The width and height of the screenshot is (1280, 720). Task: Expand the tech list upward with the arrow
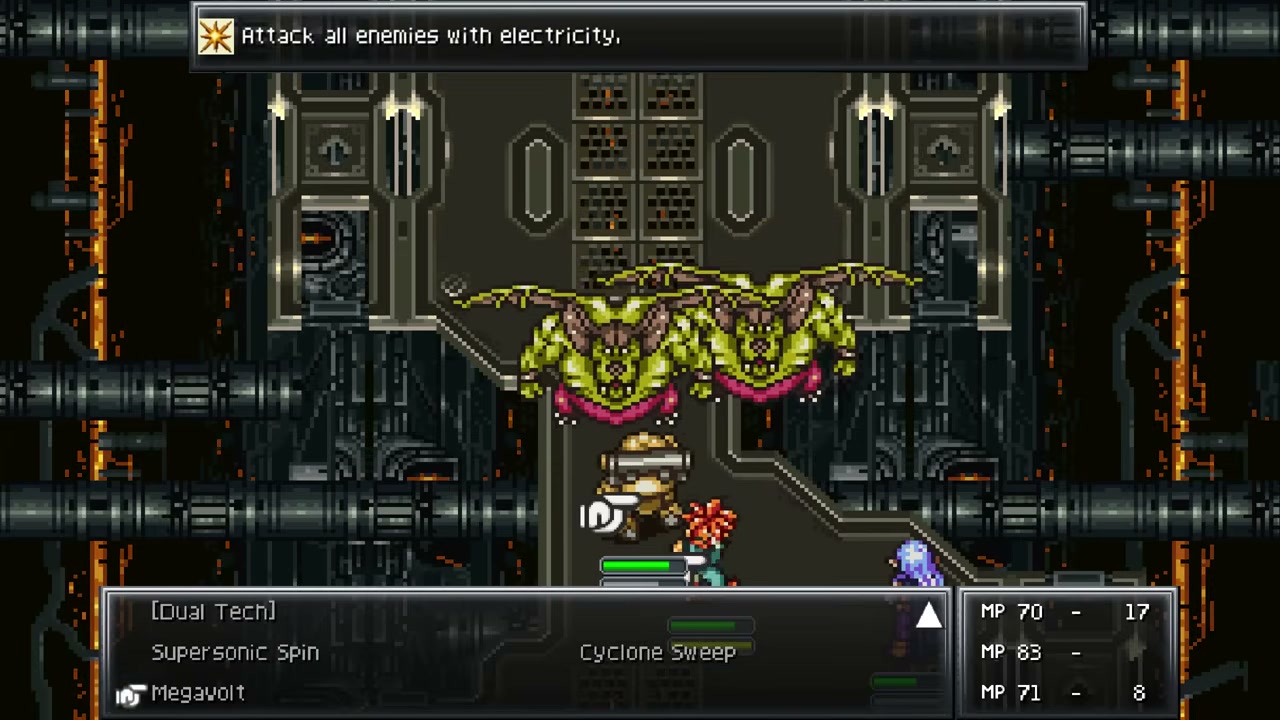(928, 616)
